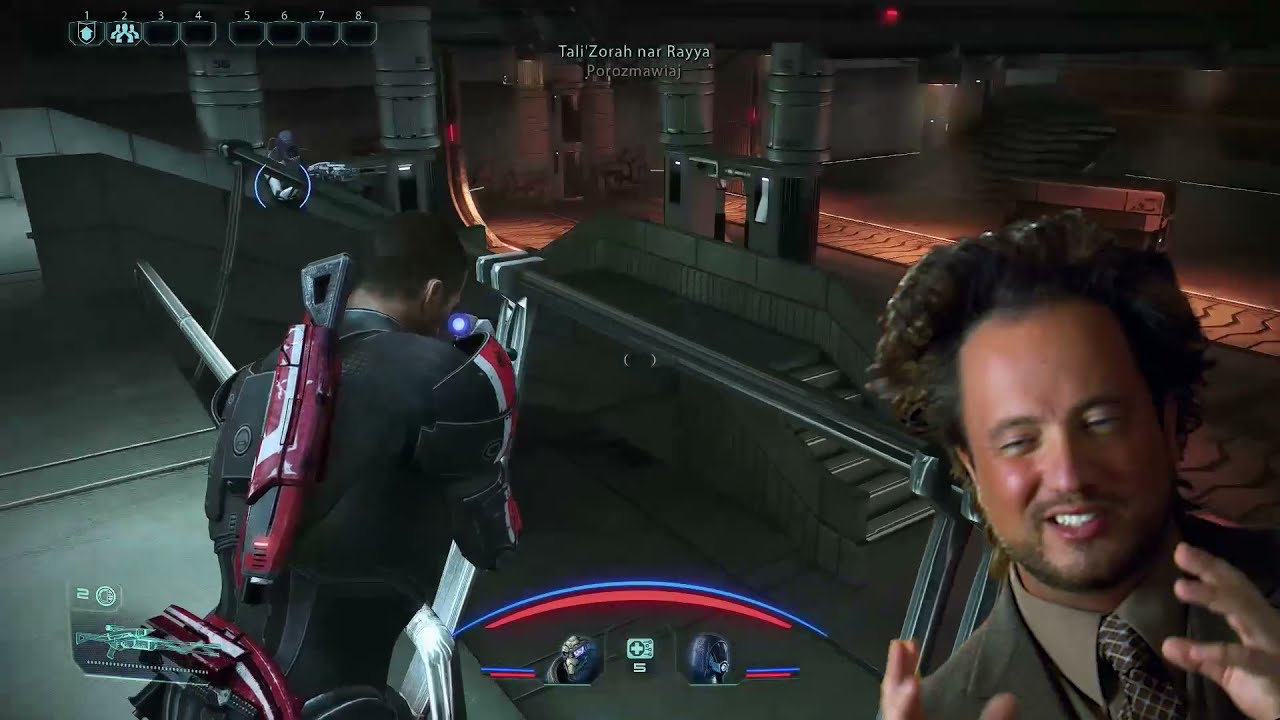Select Garrus's squad portrait
The width and height of the screenshot is (1280, 720).
click(x=576, y=658)
